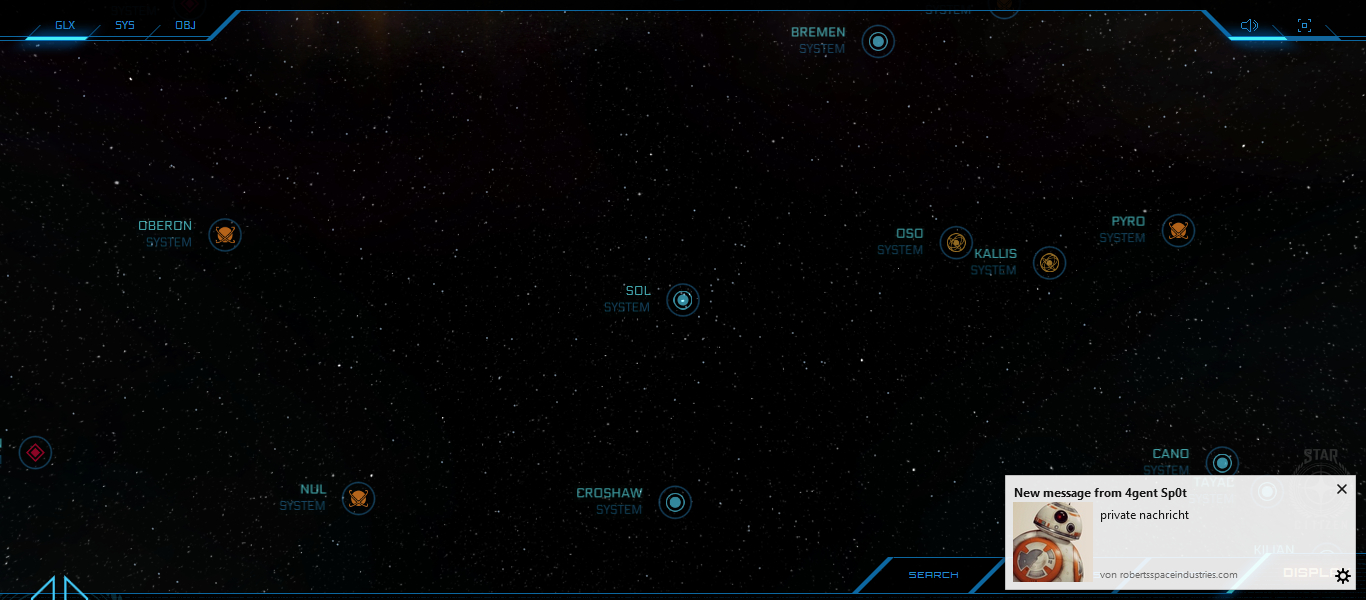Open the OBJ object view tab
1366x600 pixels.
tap(185, 25)
